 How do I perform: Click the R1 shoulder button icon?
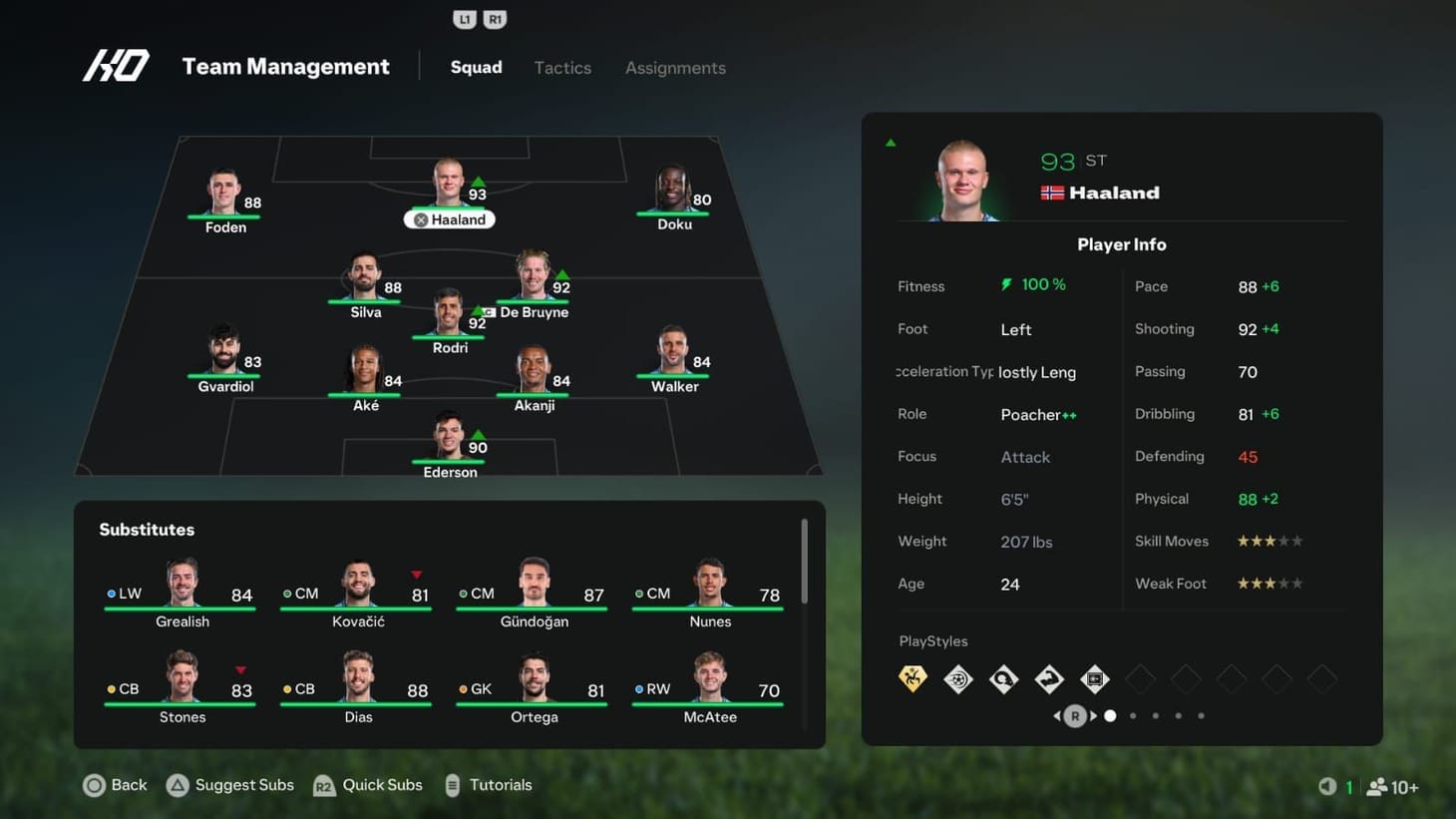(495, 18)
